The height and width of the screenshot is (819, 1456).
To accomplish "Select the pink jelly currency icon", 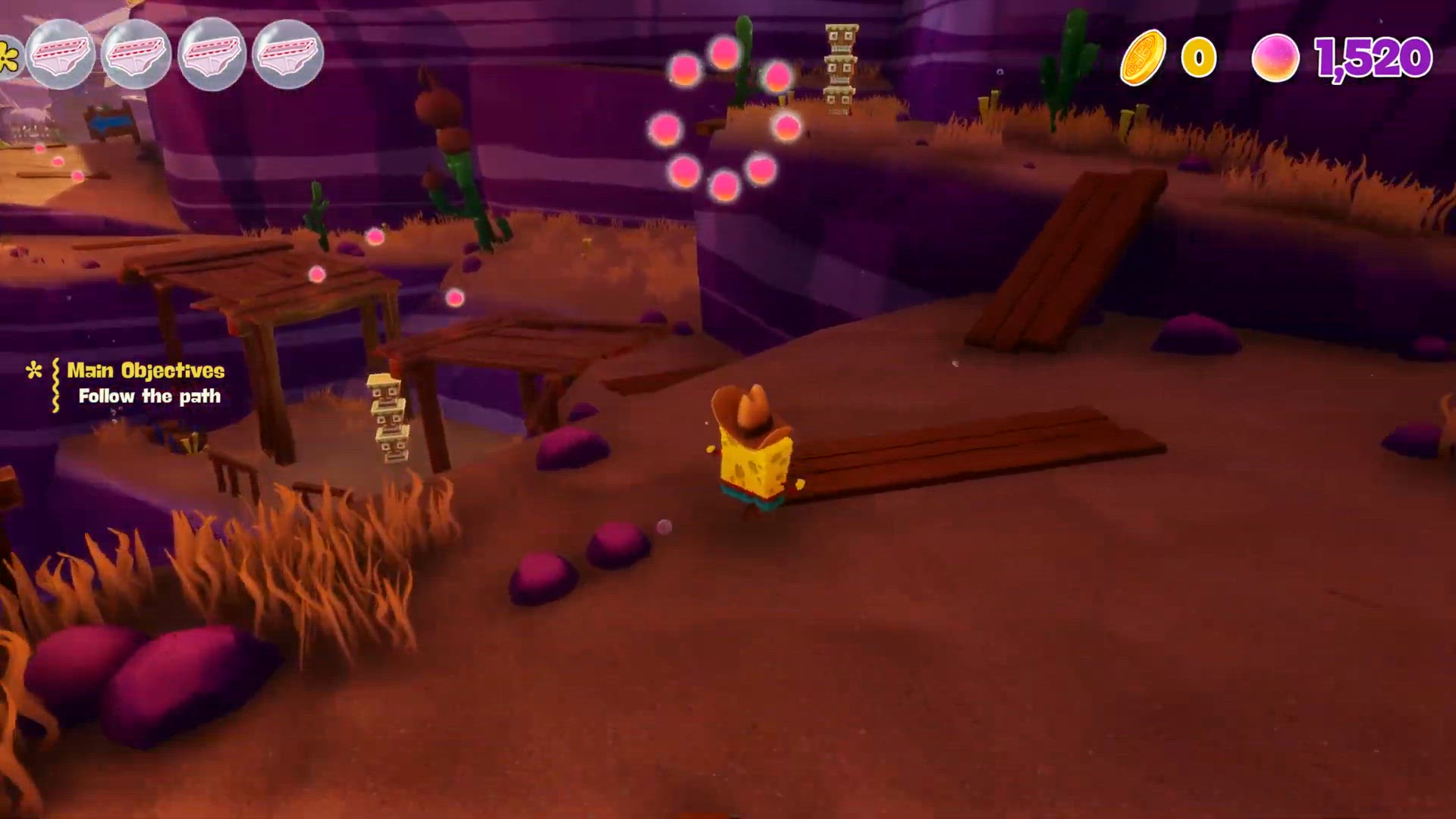I will [x=1275, y=58].
